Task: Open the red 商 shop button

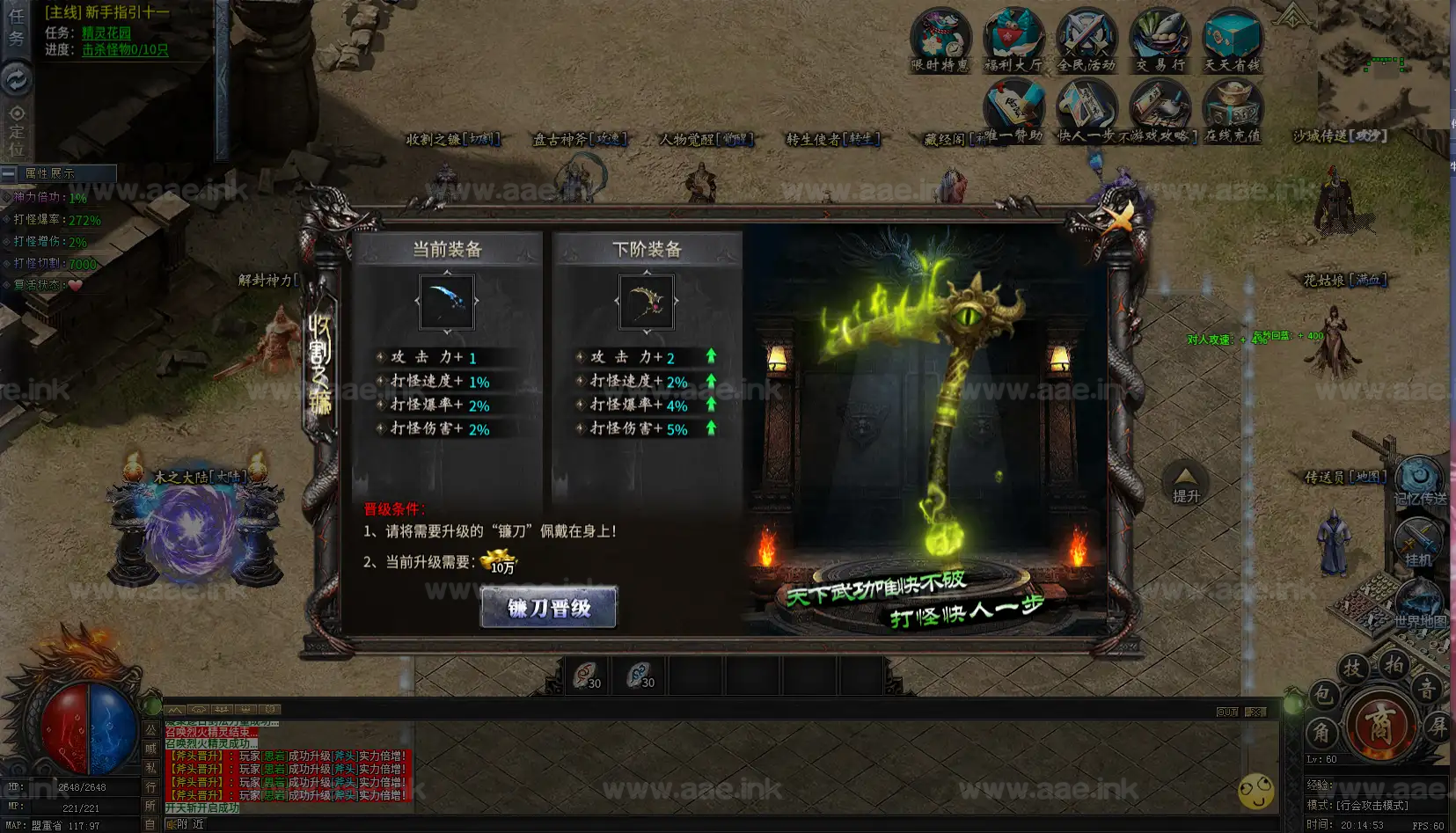Action: (x=1379, y=724)
